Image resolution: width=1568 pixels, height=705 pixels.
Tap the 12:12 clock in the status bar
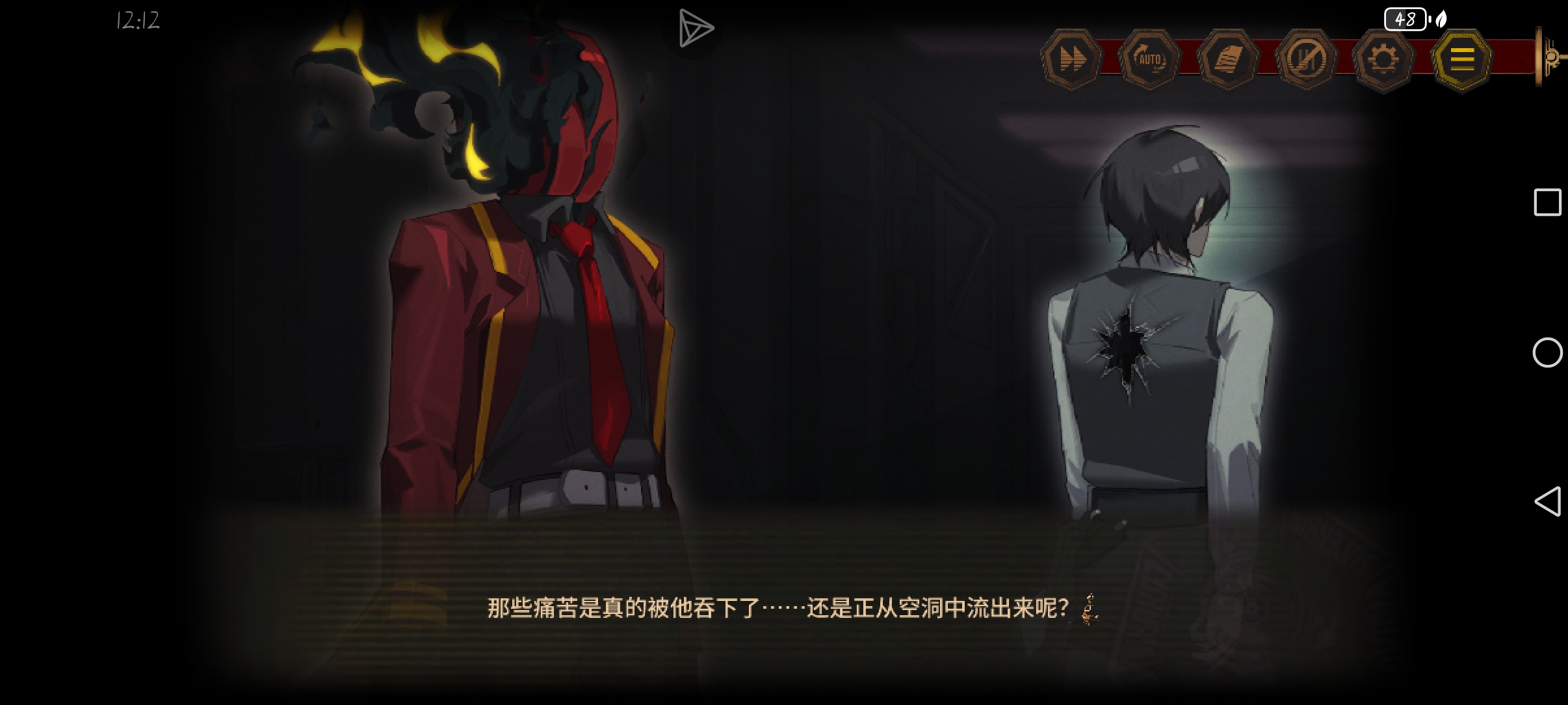[137, 20]
